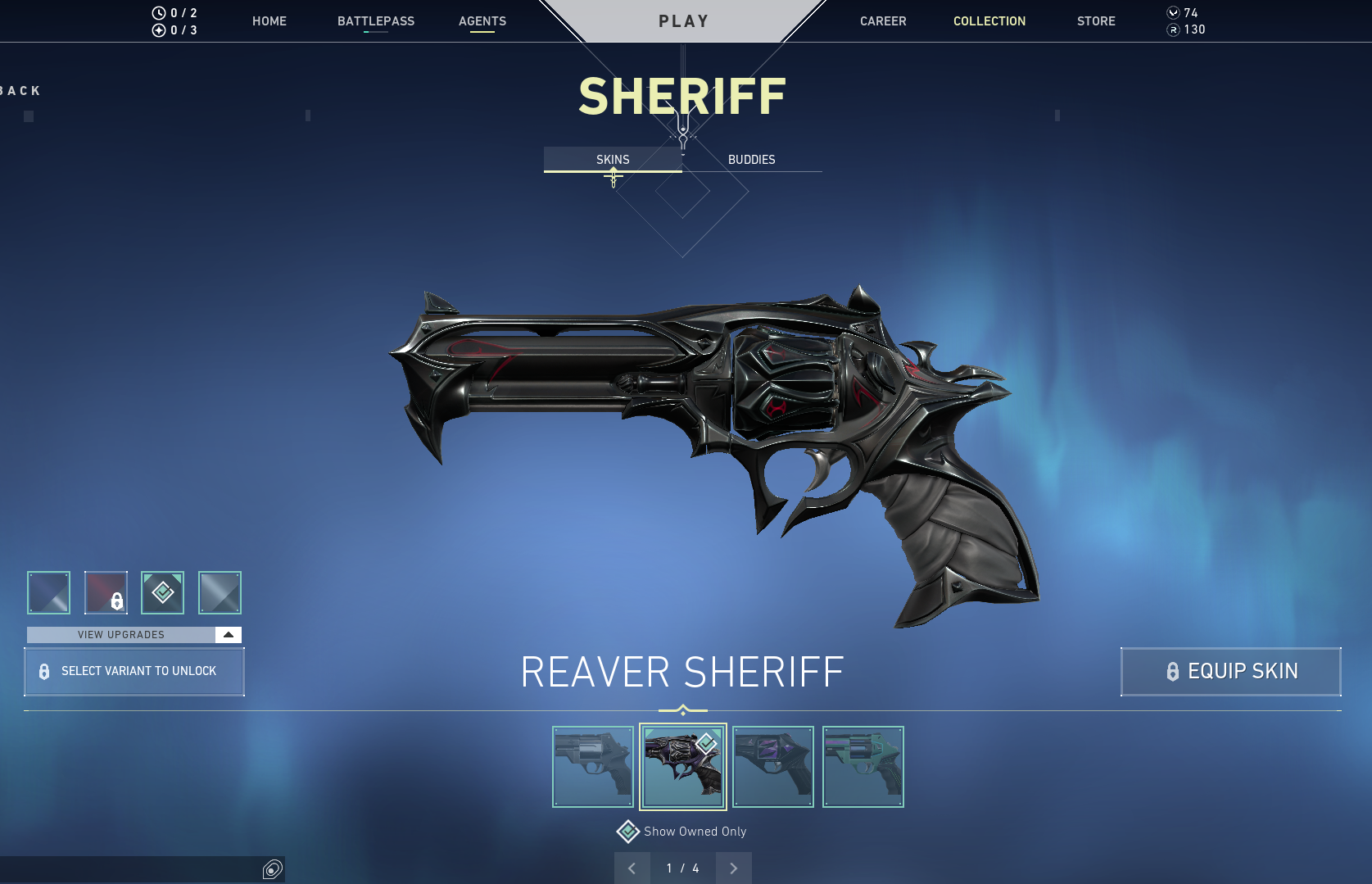Screen dimensions: 1372x884
Task: Select the locked red variant swatch
Action: pos(105,592)
